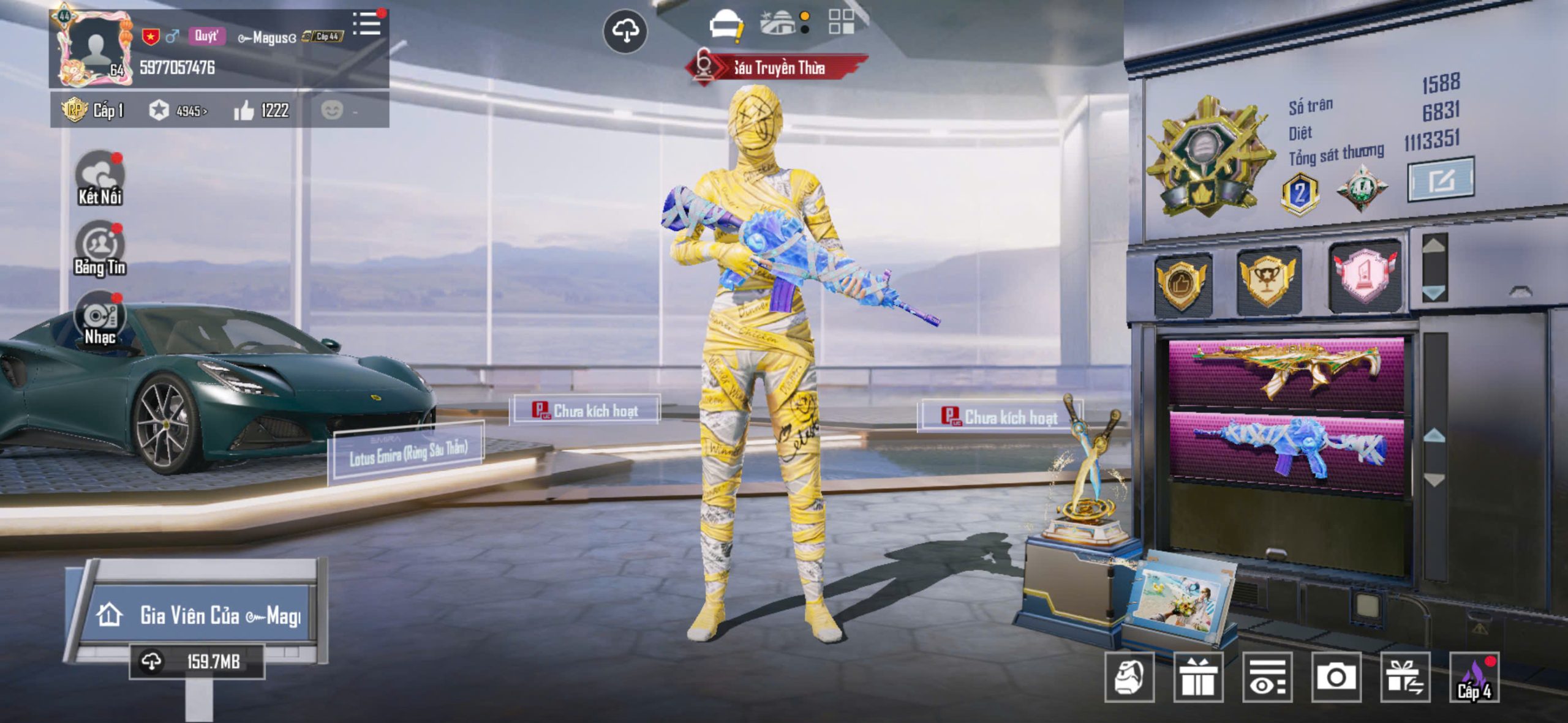Viewport: 1568px width, 723px height.
Task: Give a like with the thumbs-up icon
Action: tap(244, 111)
